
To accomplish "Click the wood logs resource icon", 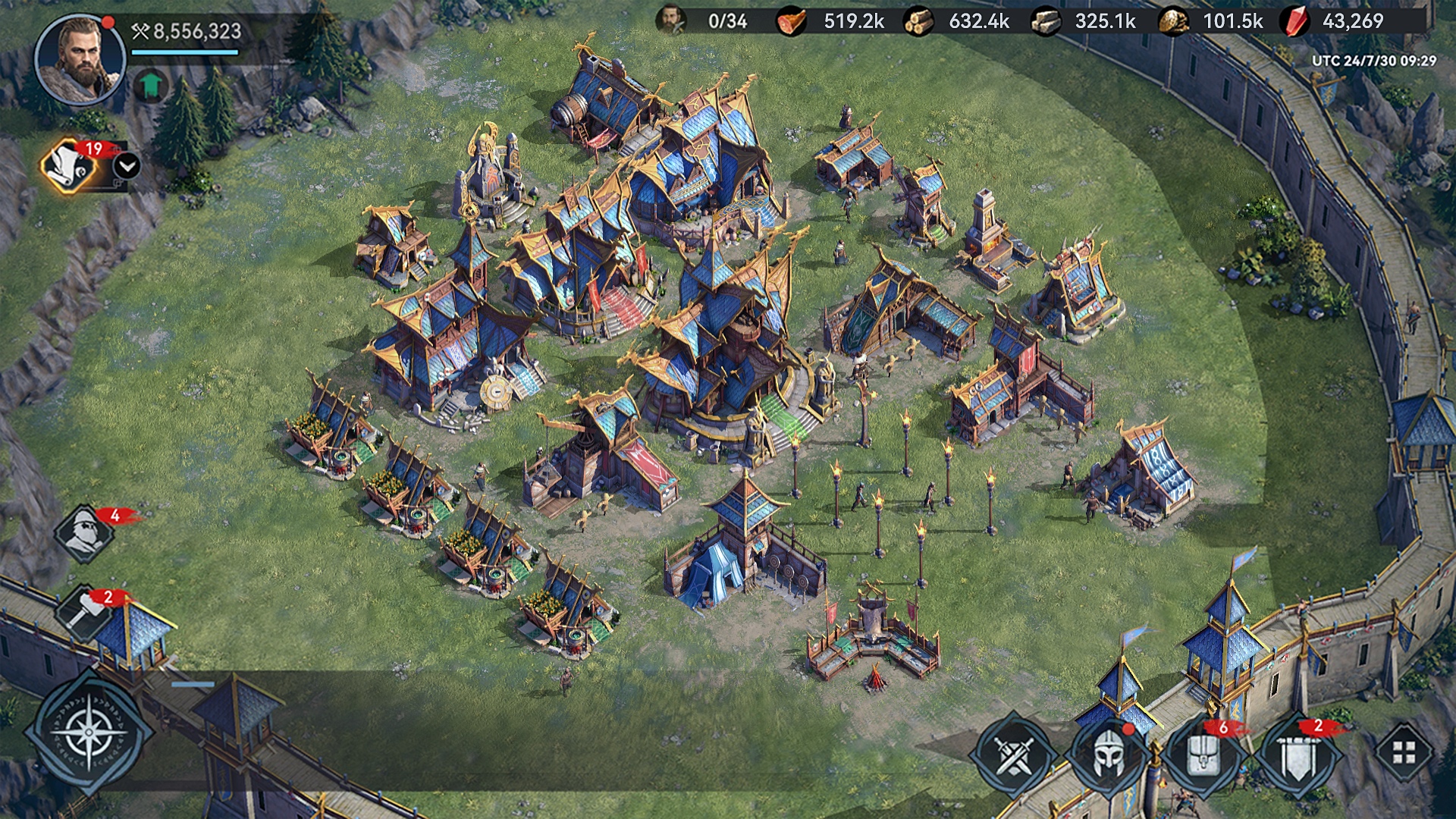I will [x=918, y=21].
